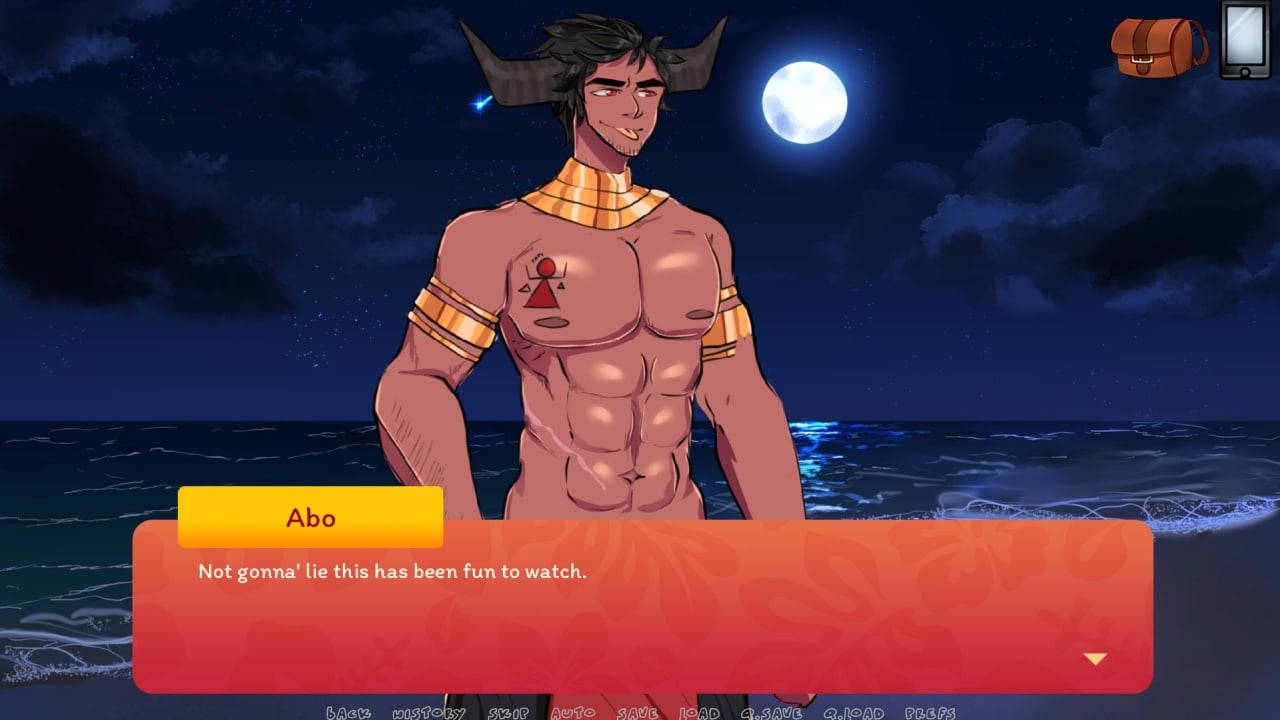Viewport: 1280px width, 720px height.
Task: Open the Save menu
Action: point(637,713)
